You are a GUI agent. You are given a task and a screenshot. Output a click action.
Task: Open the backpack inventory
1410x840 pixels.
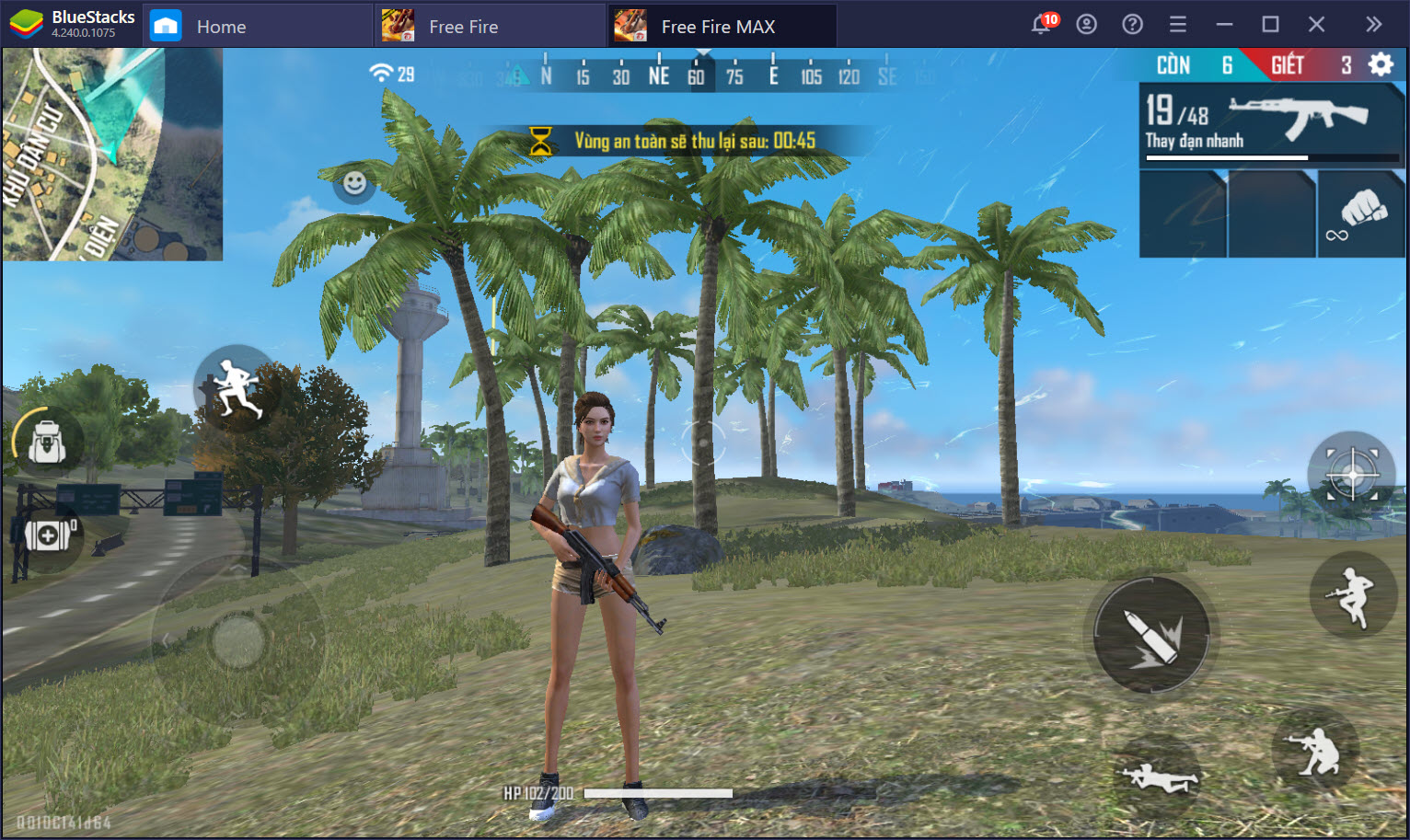pos(44,443)
